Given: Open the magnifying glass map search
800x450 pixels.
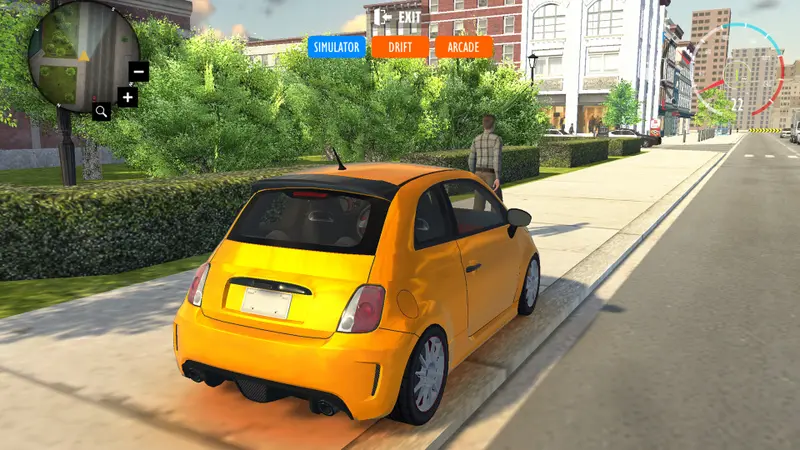Looking at the screenshot, I should (102, 111).
